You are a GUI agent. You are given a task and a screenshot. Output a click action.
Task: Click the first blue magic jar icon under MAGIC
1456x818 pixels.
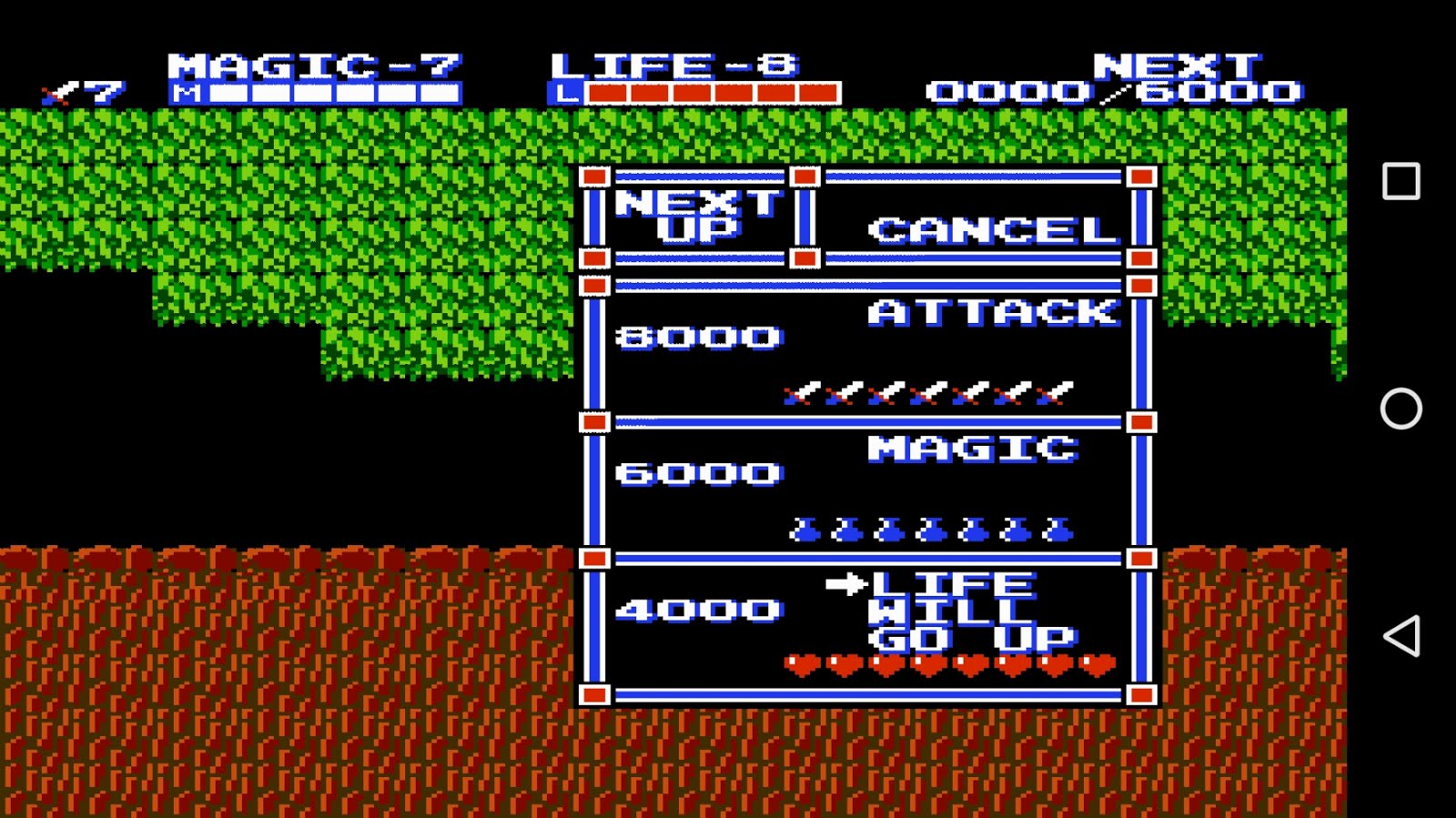pos(805,528)
